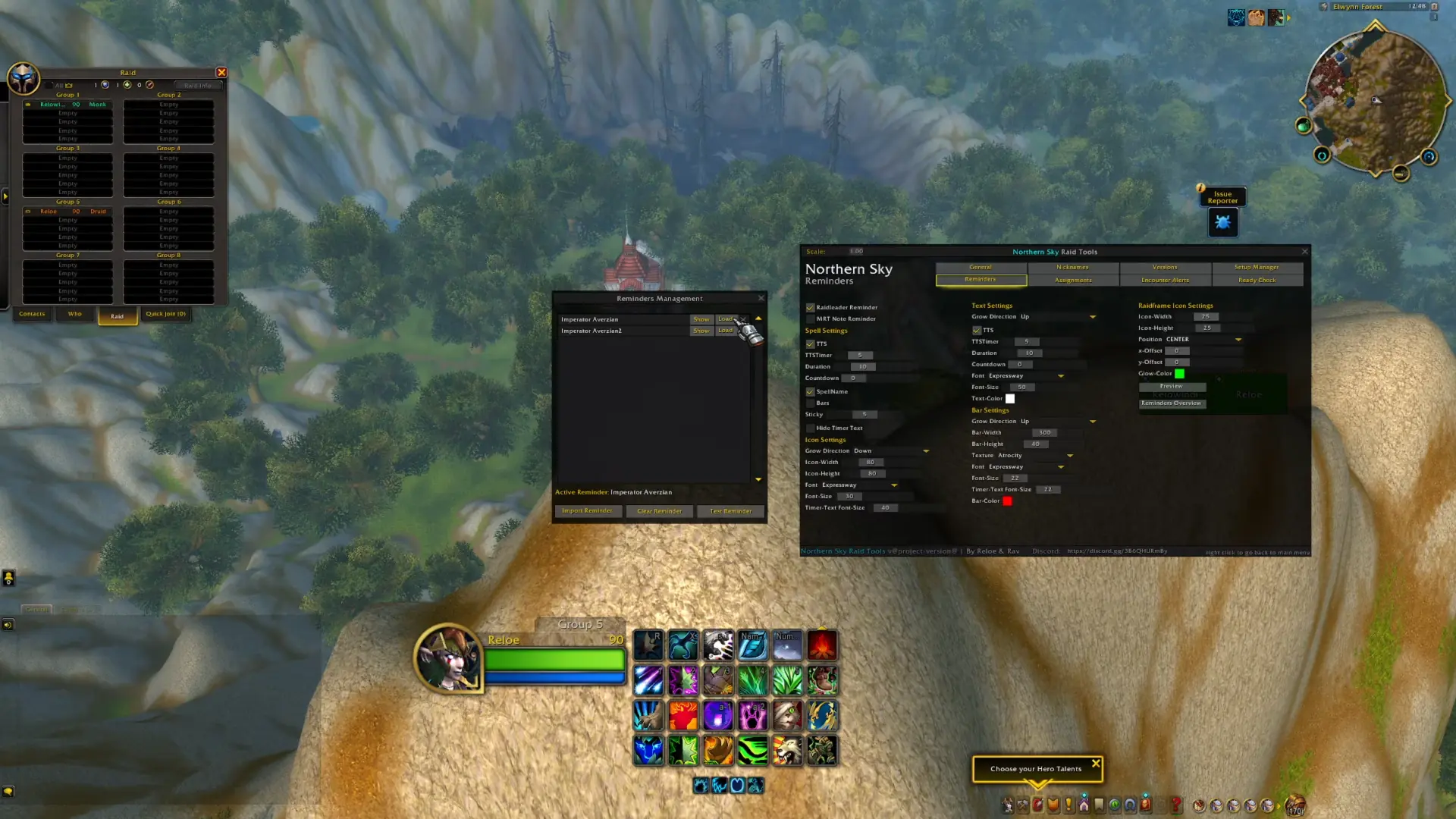
Task: Open the Assignments tab
Action: [1072, 280]
